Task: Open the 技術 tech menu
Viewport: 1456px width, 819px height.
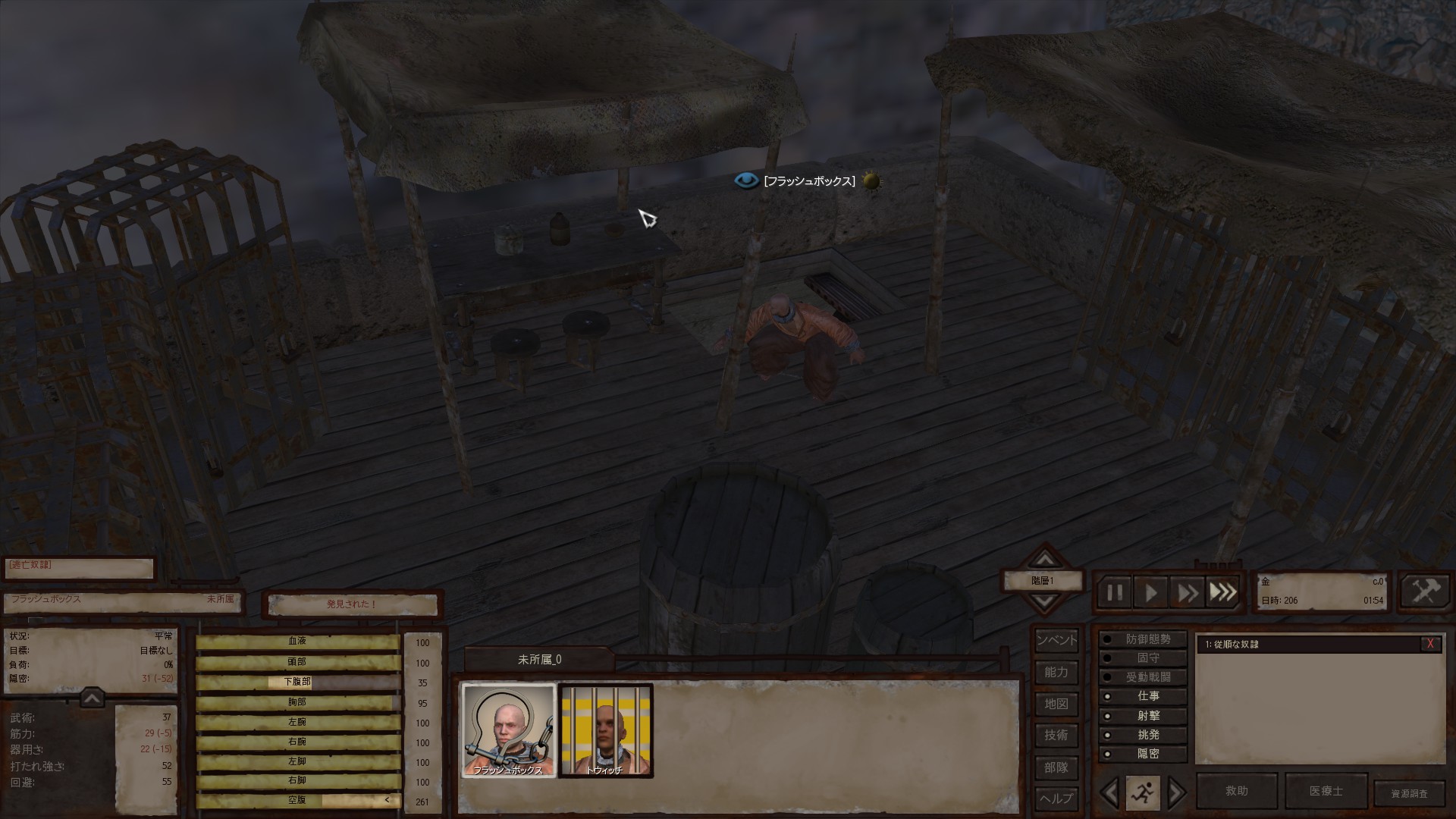Action: [x=1056, y=735]
